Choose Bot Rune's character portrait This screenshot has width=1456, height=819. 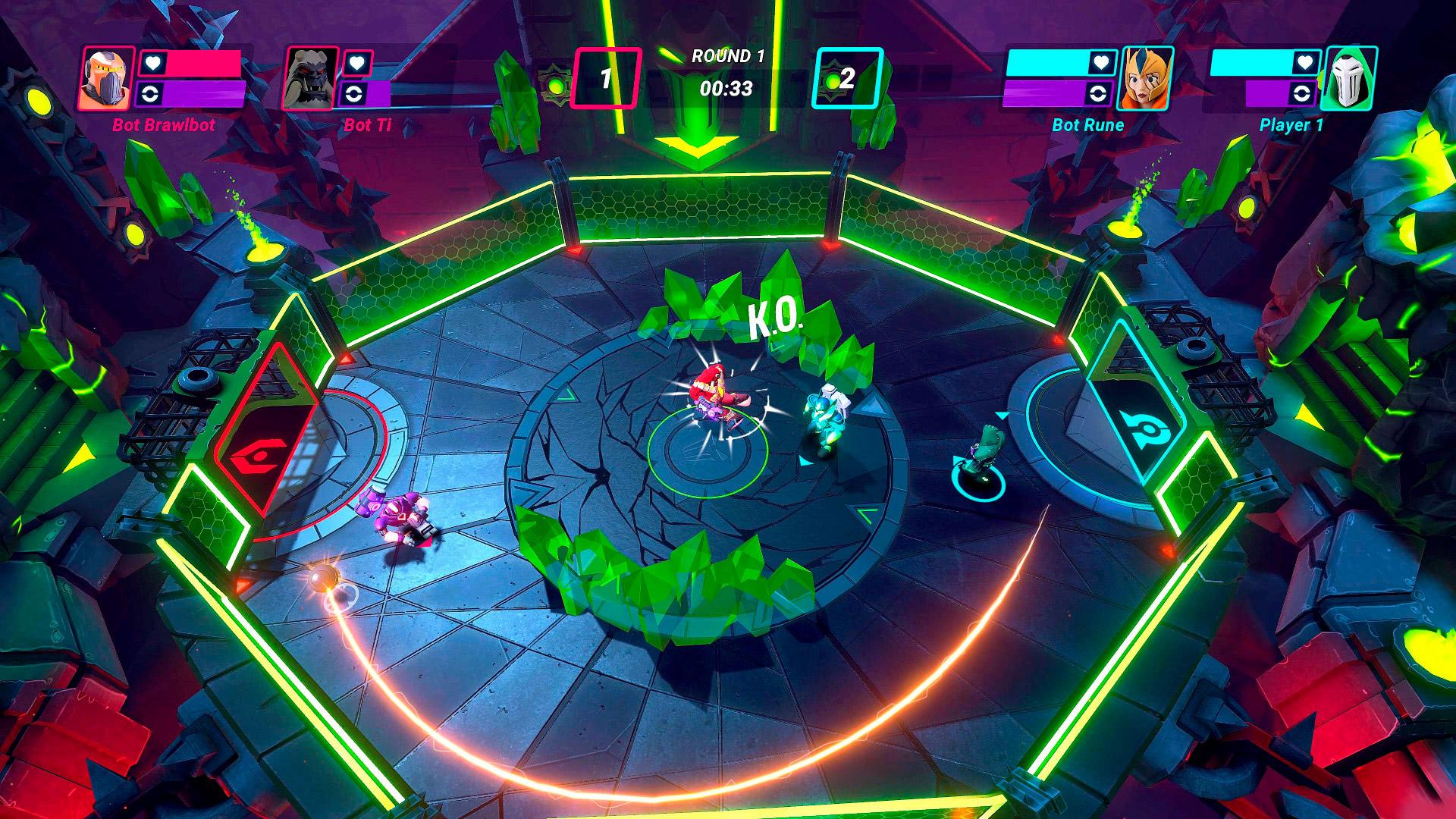point(1146,78)
